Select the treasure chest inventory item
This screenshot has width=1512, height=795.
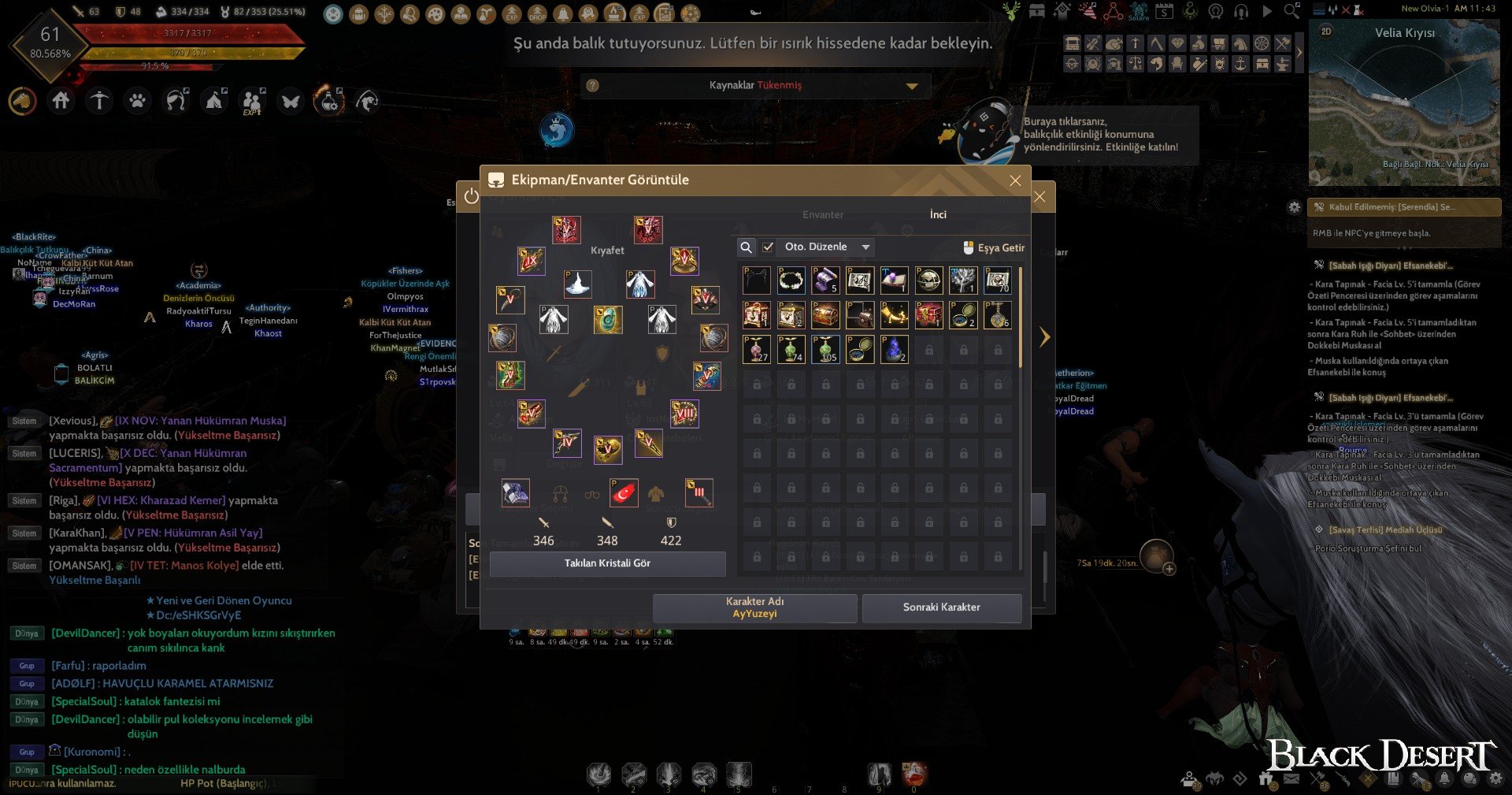825,315
